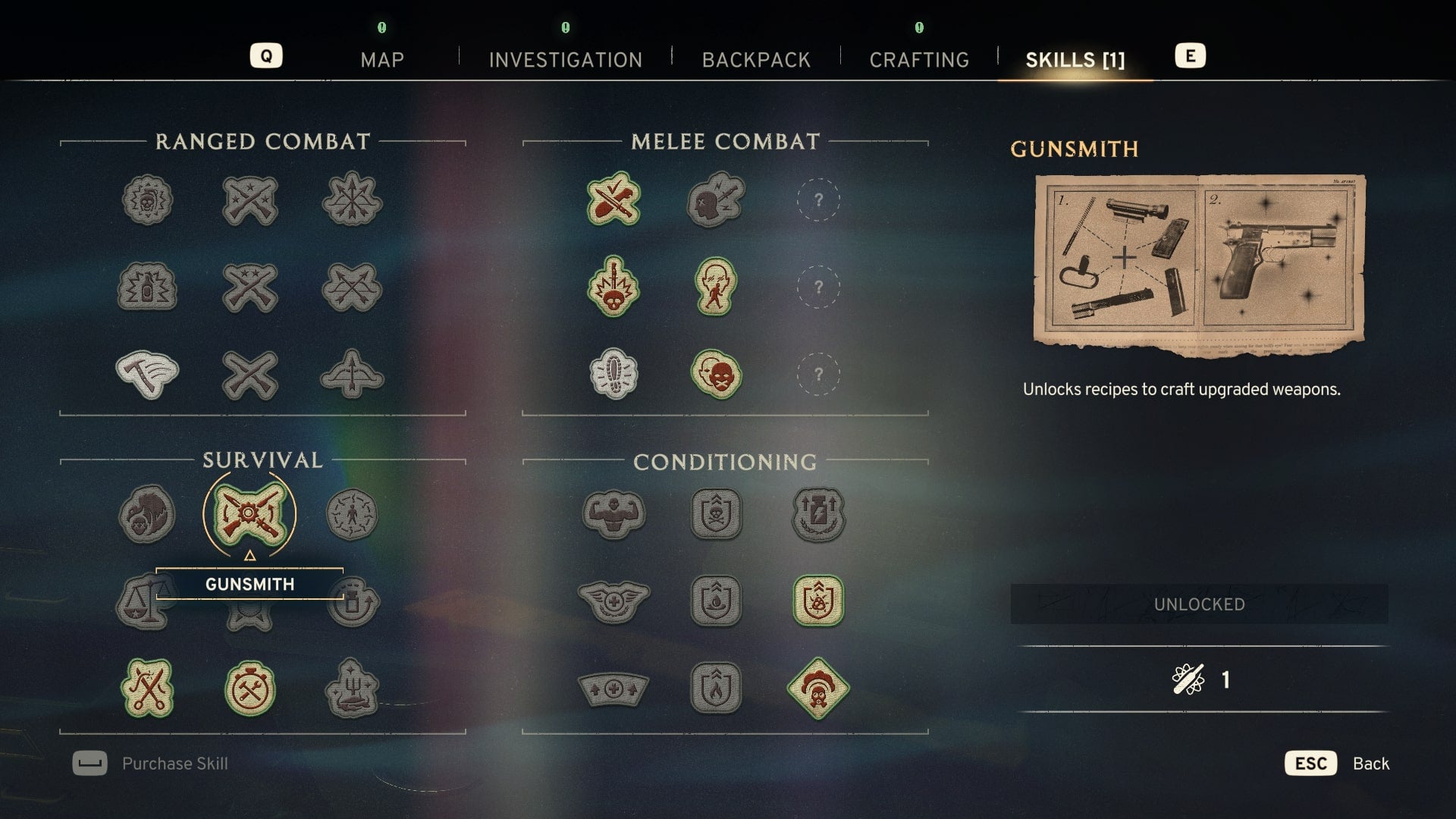Pick the exploding bottle skill badge

[x=147, y=287]
